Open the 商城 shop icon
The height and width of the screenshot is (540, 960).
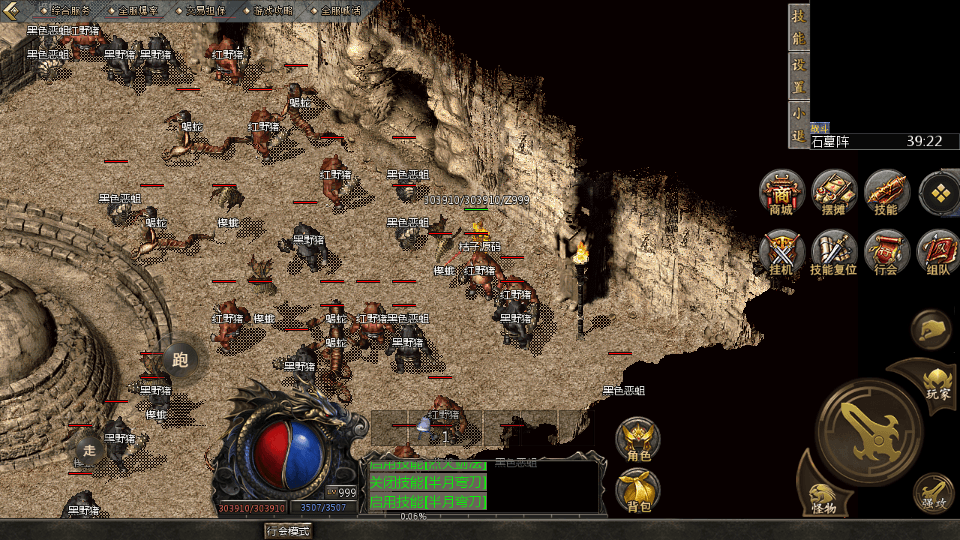(781, 193)
